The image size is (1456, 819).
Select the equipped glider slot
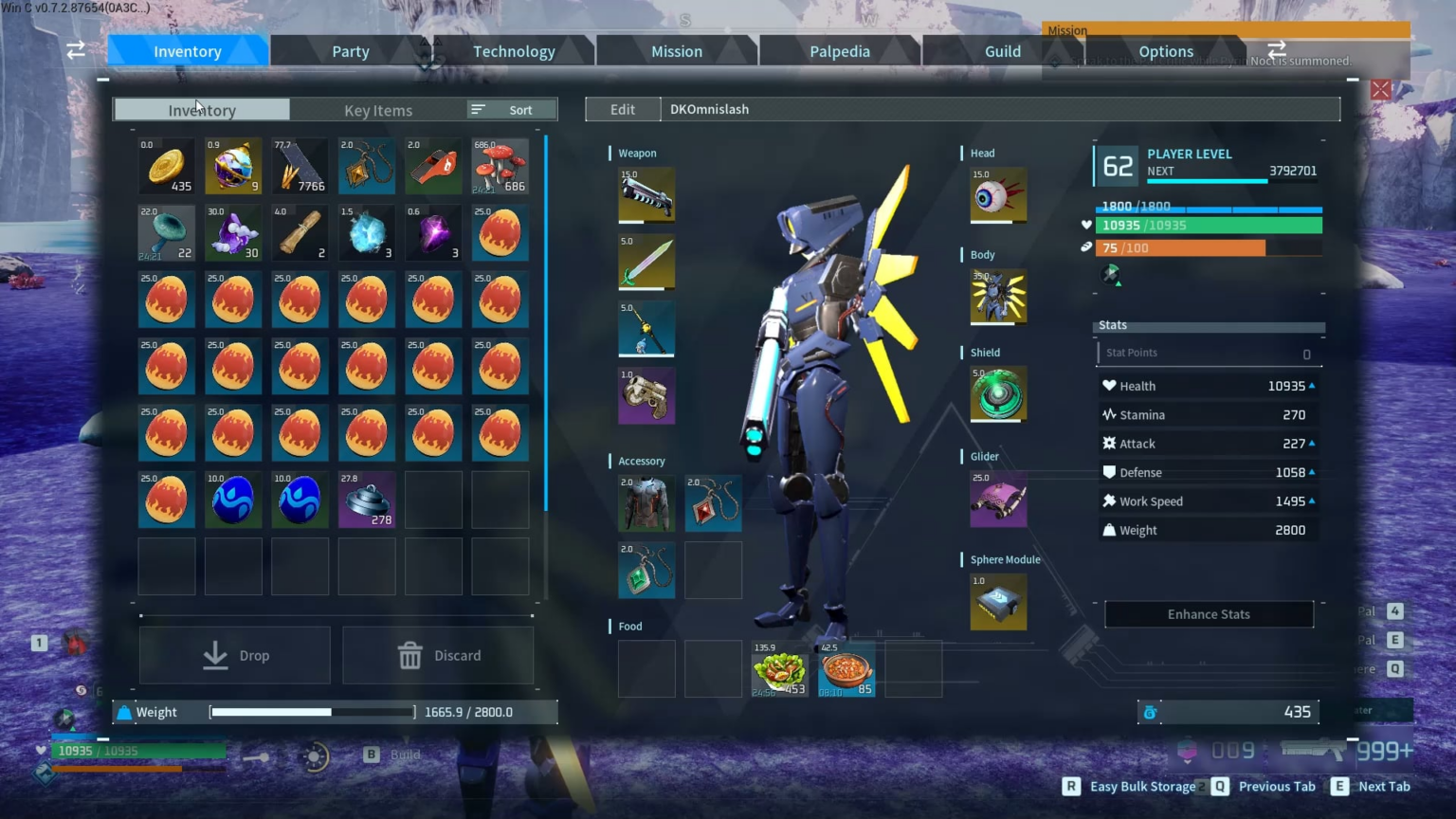click(997, 499)
